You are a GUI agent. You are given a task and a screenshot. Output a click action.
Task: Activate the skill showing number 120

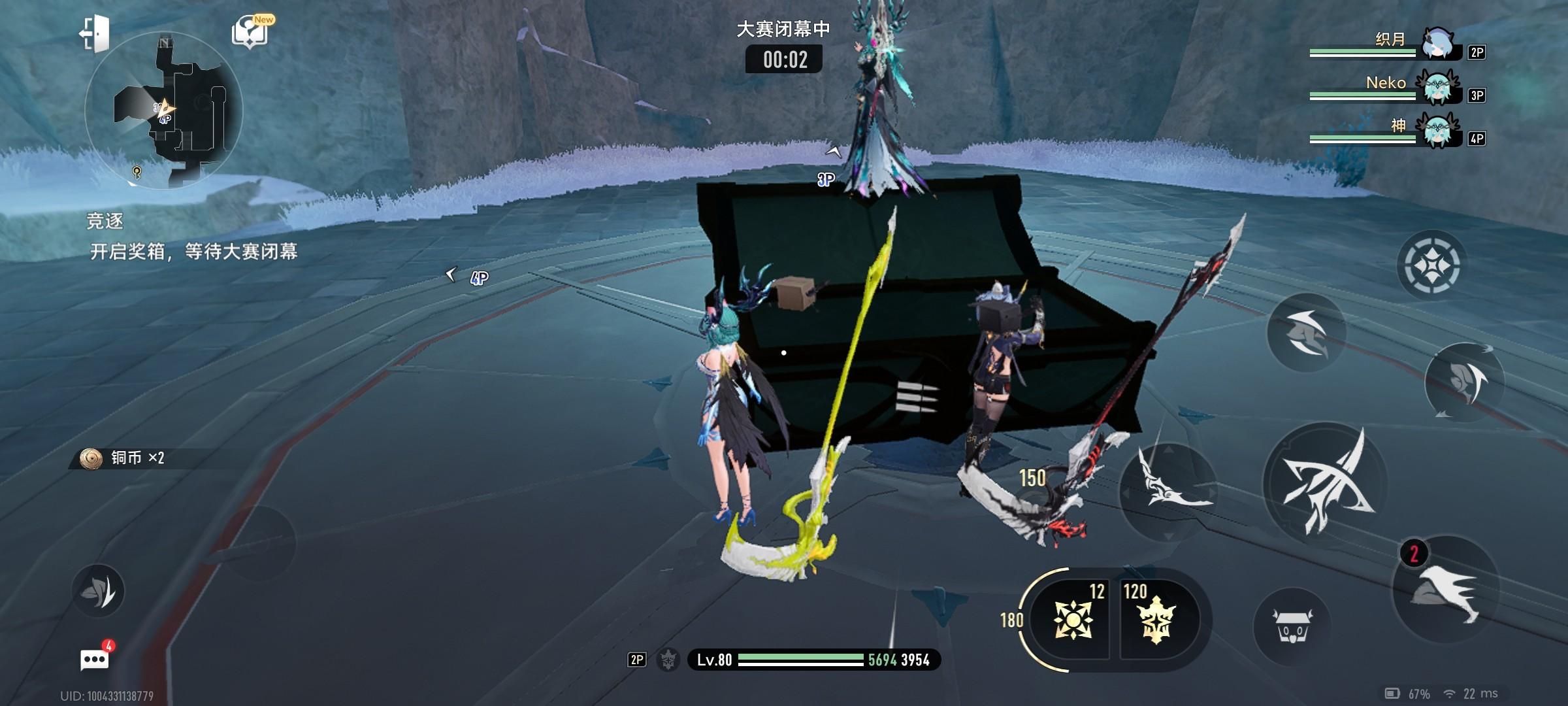[x=1156, y=618]
